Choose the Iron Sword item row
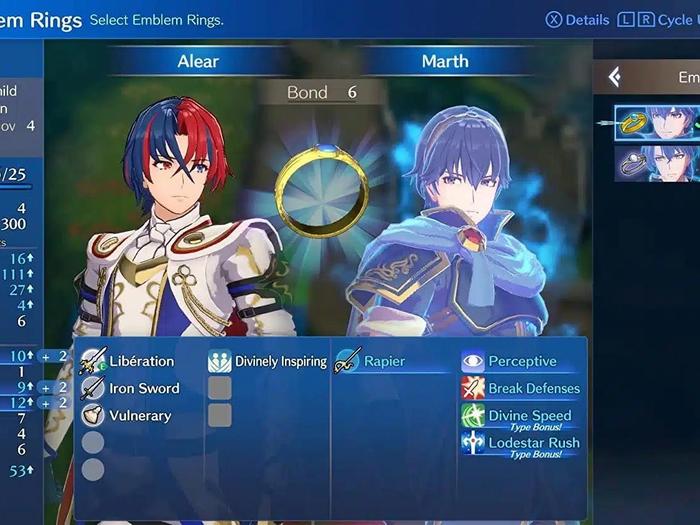 click(x=143, y=389)
